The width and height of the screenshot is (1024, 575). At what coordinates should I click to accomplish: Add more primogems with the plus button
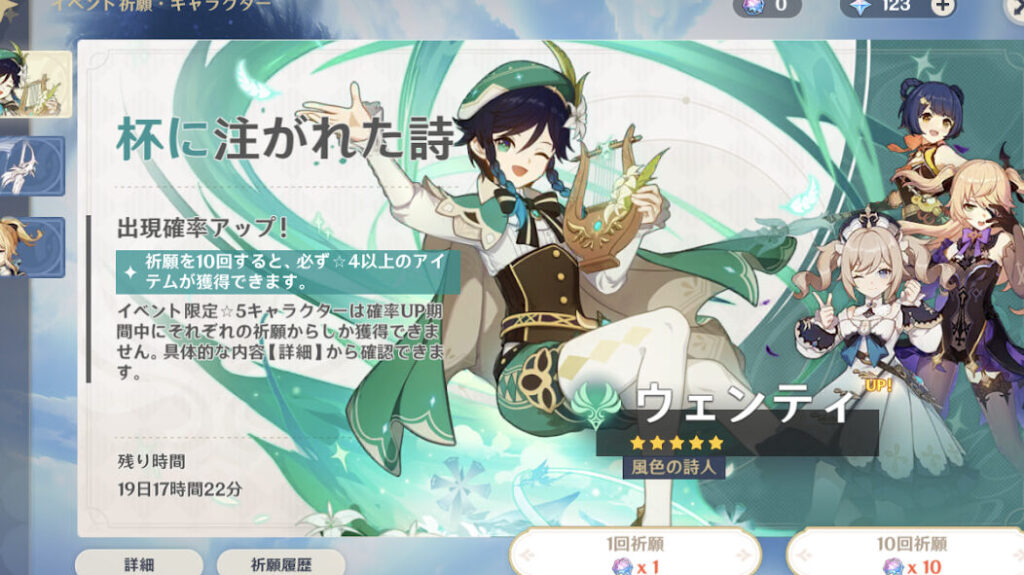(x=942, y=6)
